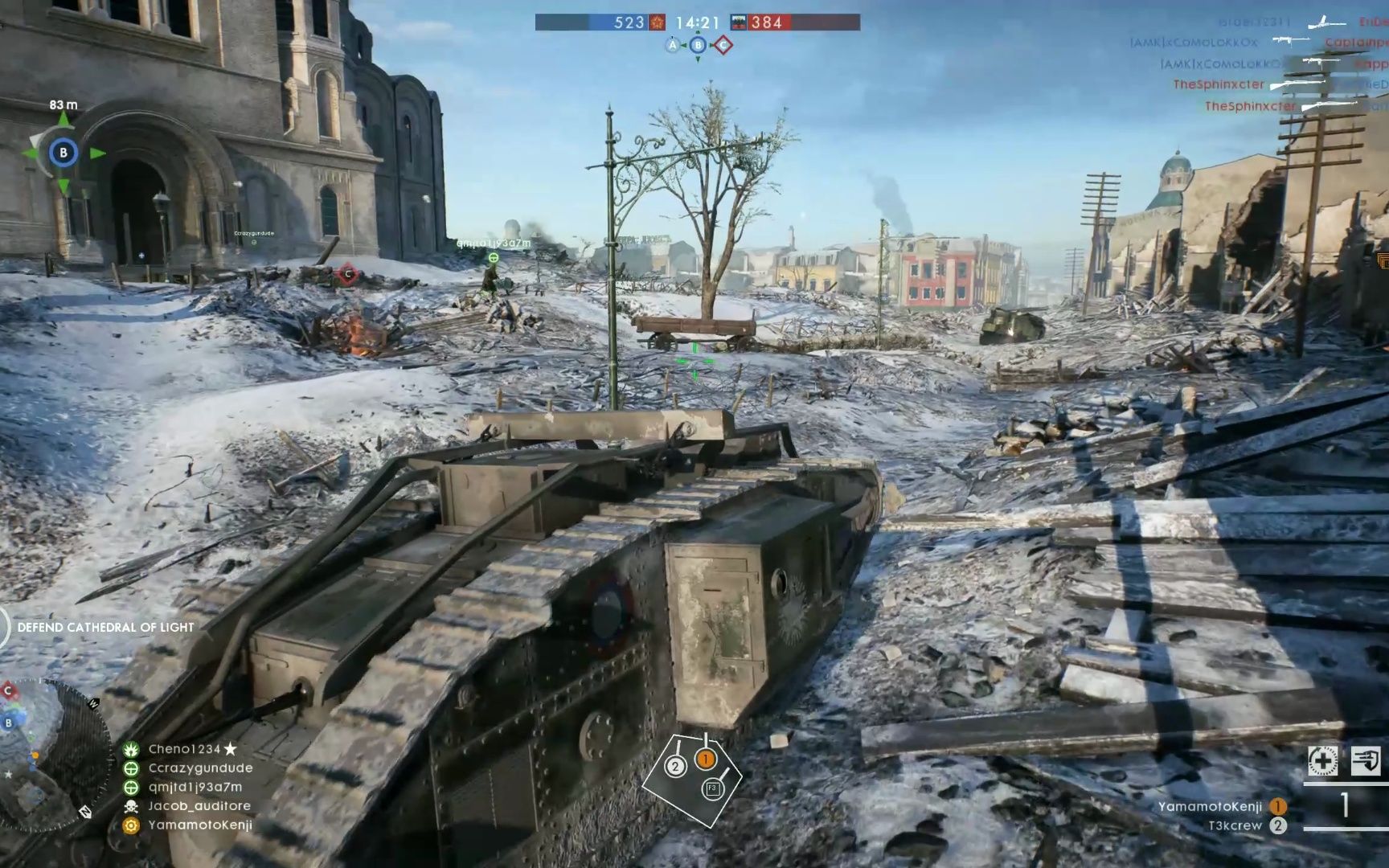Viewport: 1389px width, 868px height.
Task: Click the red C marker on the minimap
Action: pos(8,690)
